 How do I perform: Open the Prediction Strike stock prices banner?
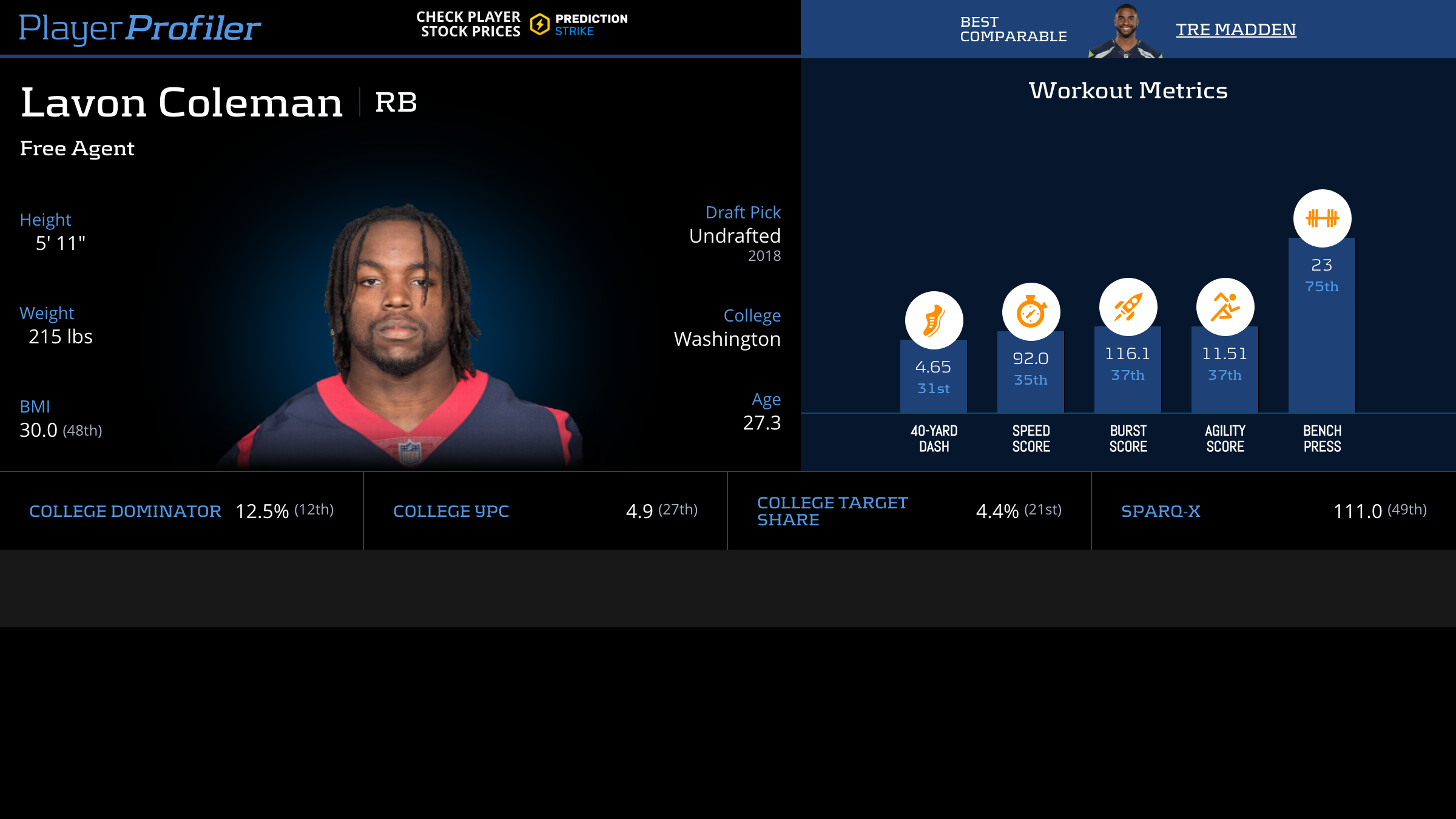coord(522,24)
